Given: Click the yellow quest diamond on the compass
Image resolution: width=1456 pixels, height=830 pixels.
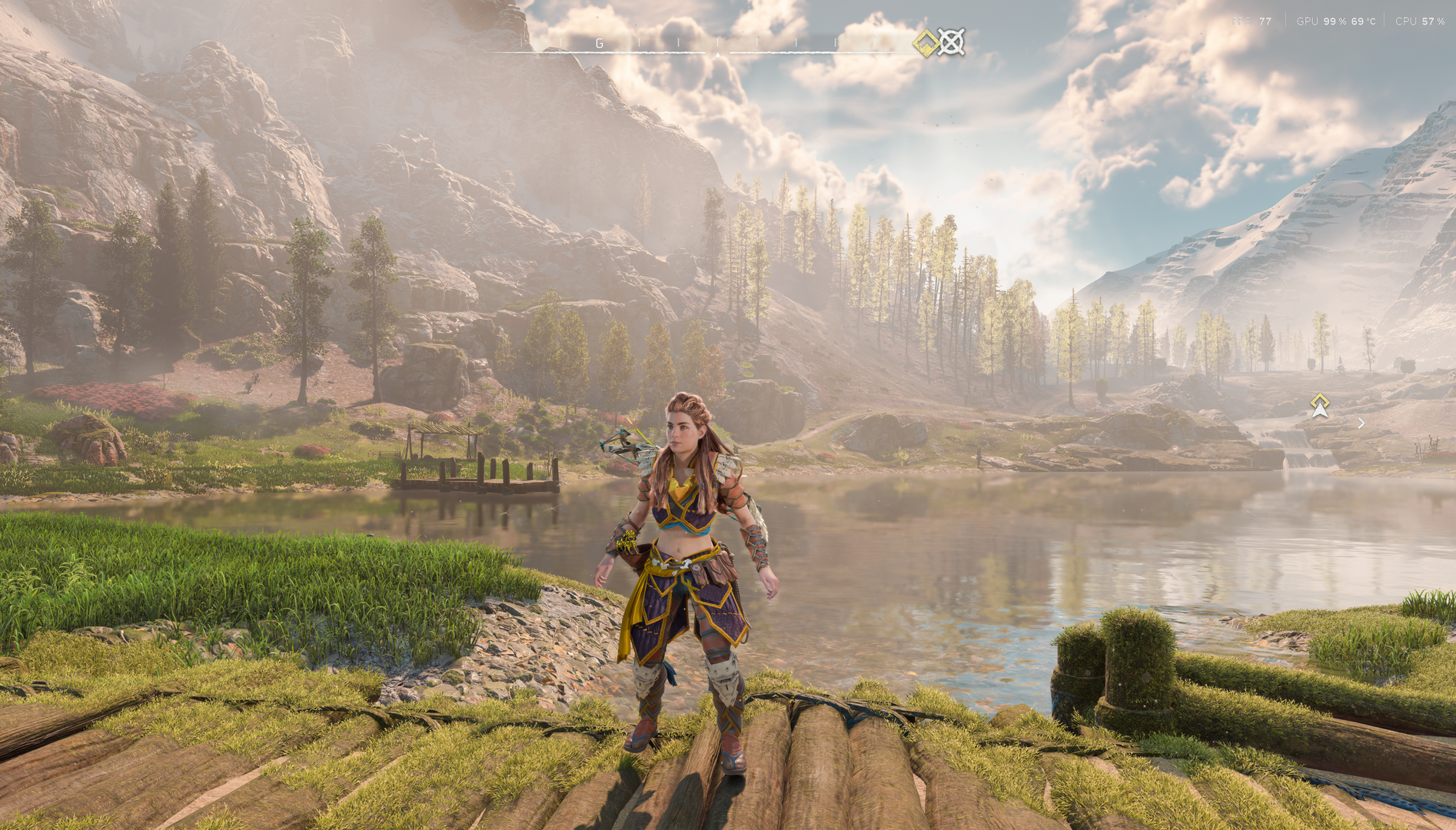Looking at the screenshot, I should 926,43.
